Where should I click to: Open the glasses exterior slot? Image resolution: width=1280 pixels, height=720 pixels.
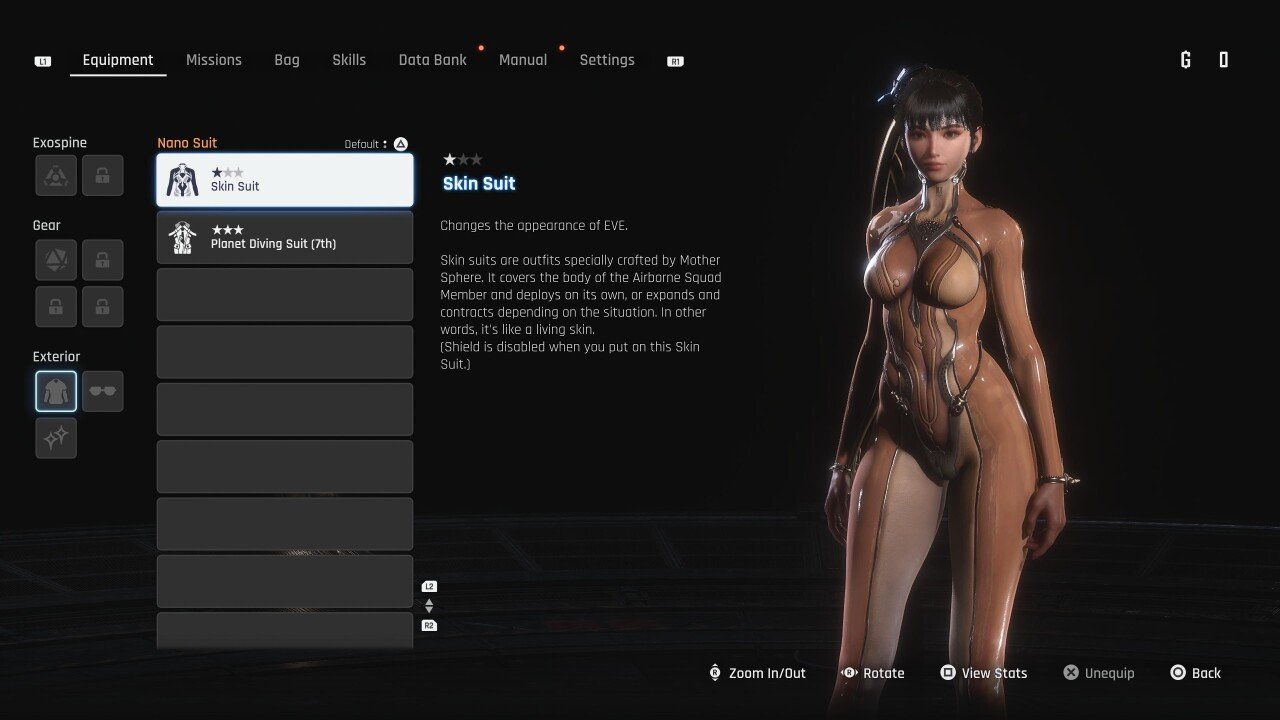103,391
